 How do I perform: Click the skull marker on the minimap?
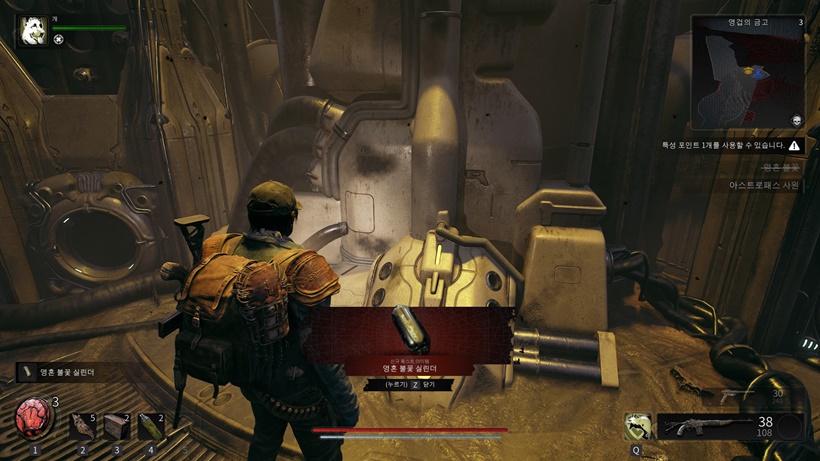click(x=796, y=120)
